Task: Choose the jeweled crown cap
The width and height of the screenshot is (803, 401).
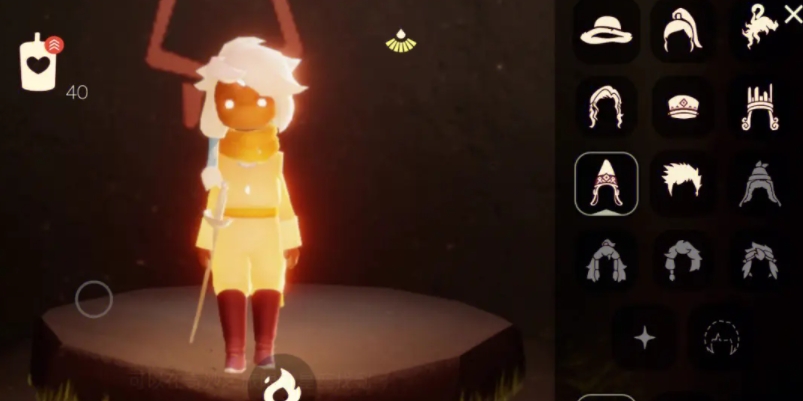Action: coord(682,106)
